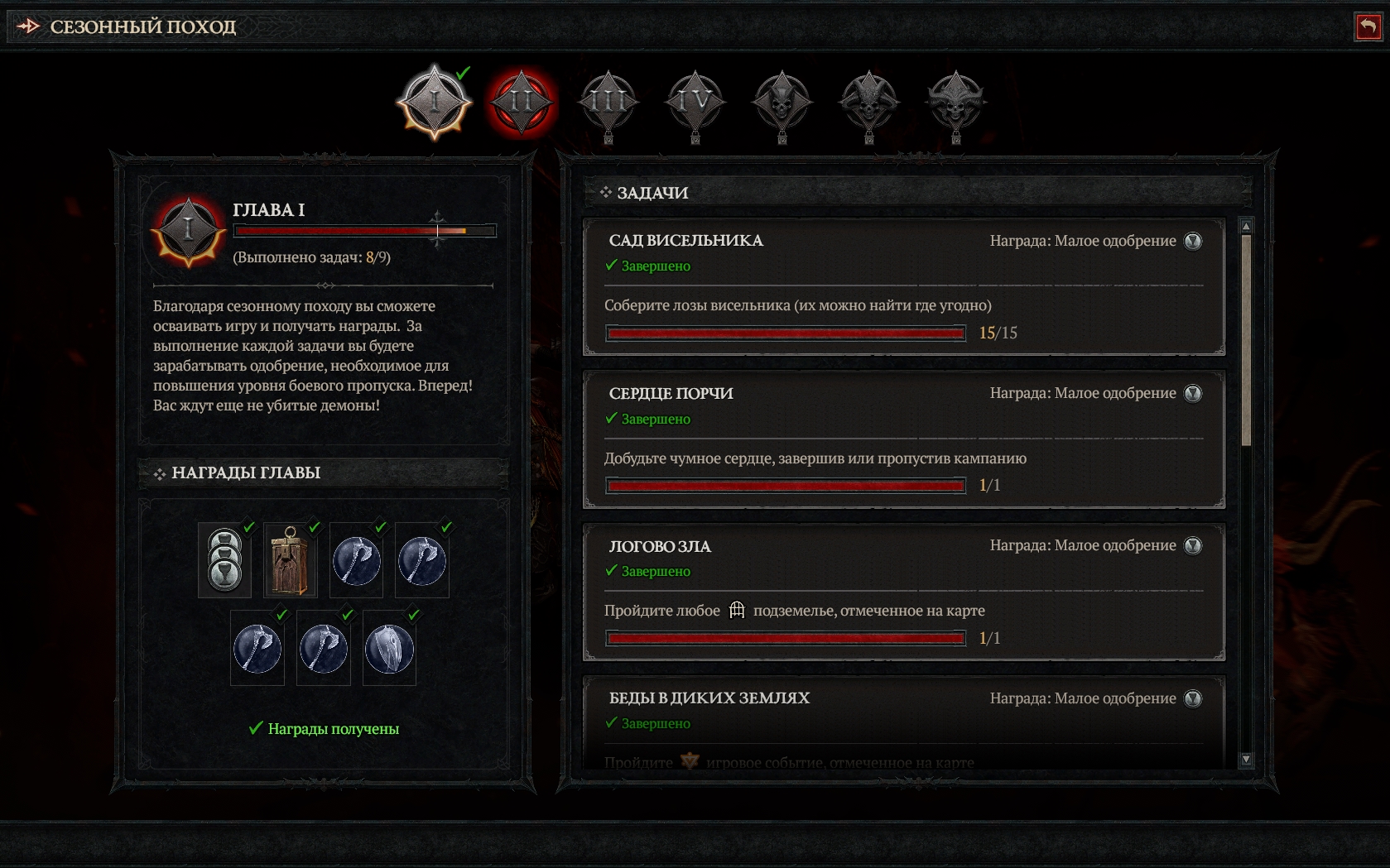Viewport: 1390px width, 868px height.
Task: Click the red back arrow button
Action: point(1368,26)
